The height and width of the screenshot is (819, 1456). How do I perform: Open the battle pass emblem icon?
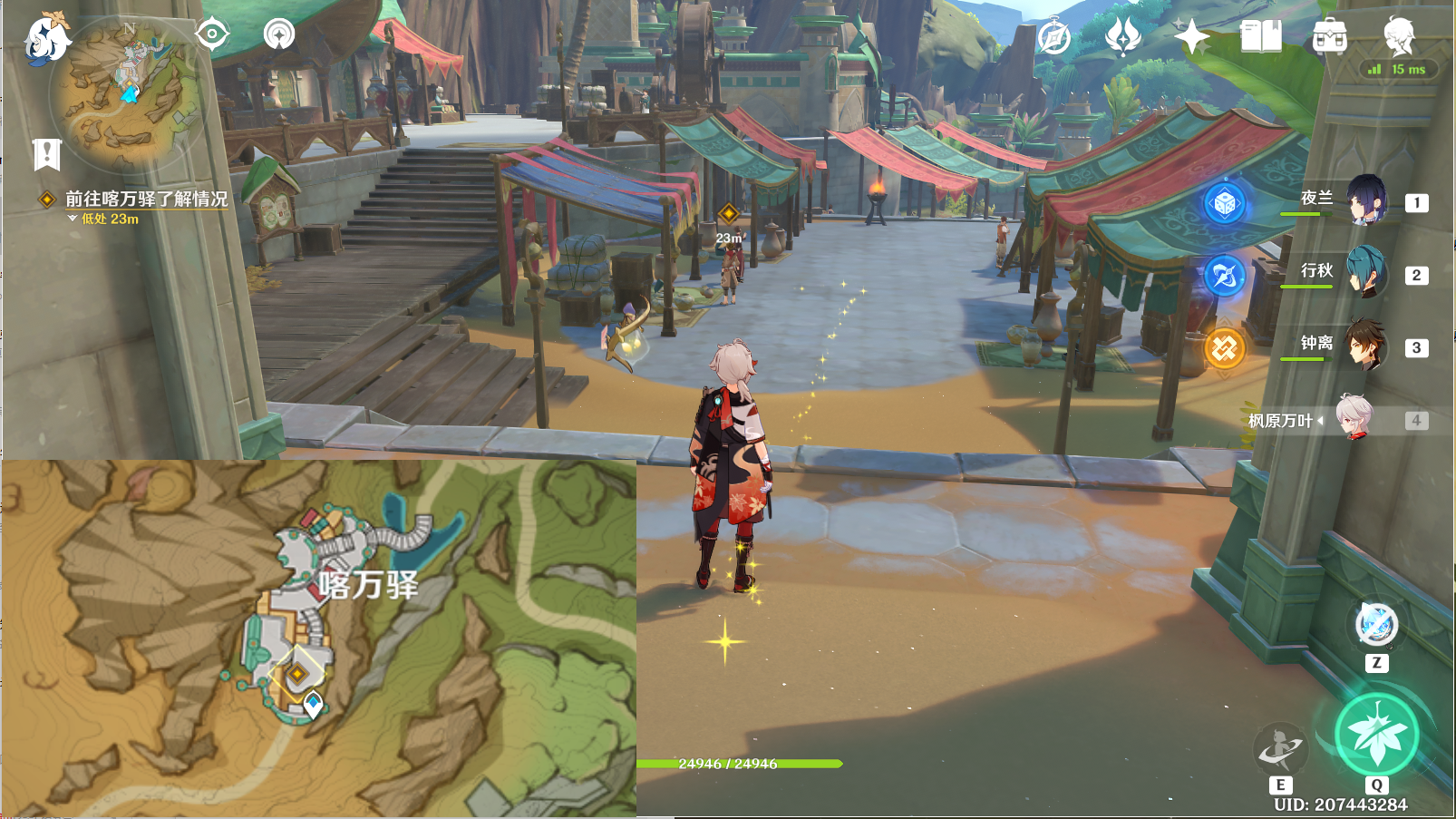coord(1122,37)
